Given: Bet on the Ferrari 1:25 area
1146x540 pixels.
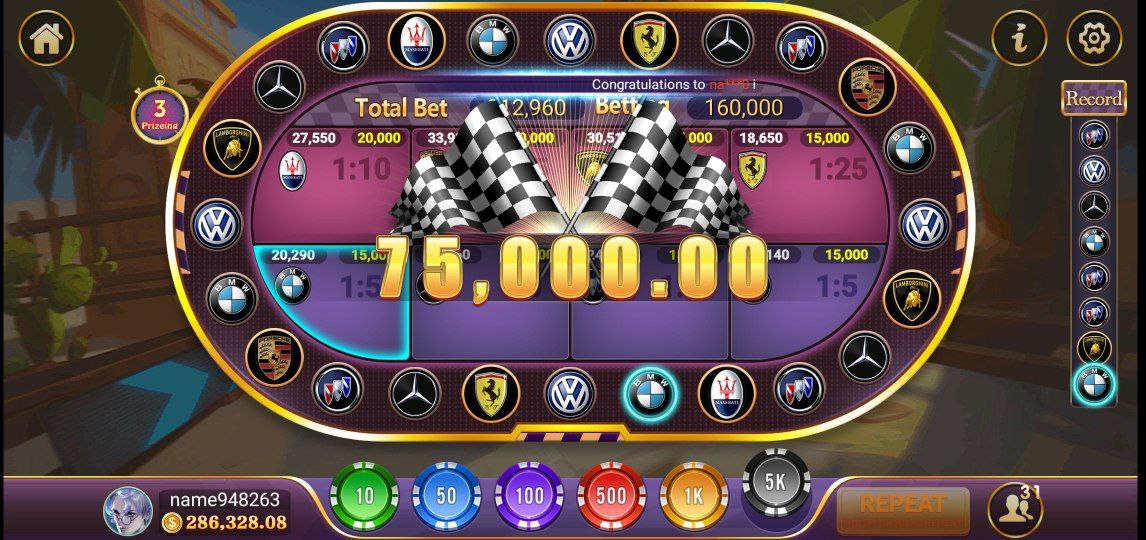Looking at the screenshot, I should click(x=810, y=185).
